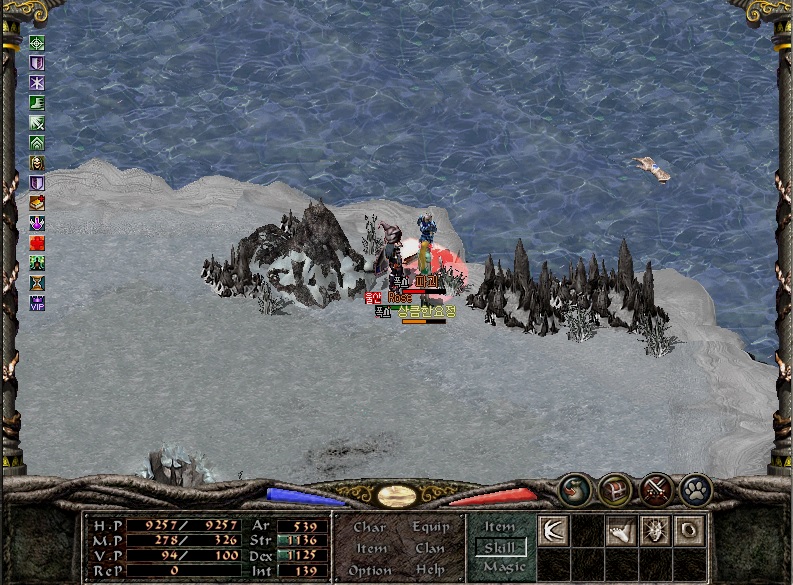
Task: Toggle the crossed swords round button
Action: click(656, 489)
